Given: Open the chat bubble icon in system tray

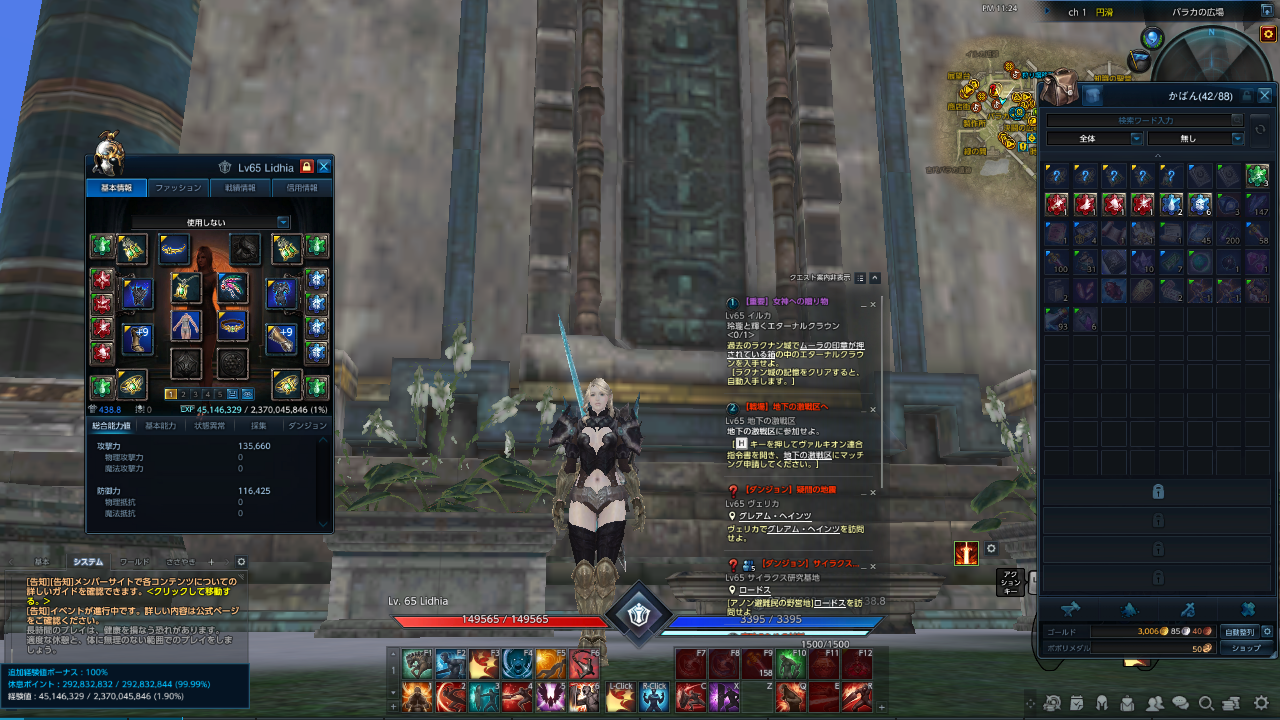Looking at the screenshot, I should click(x=1180, y=704).
